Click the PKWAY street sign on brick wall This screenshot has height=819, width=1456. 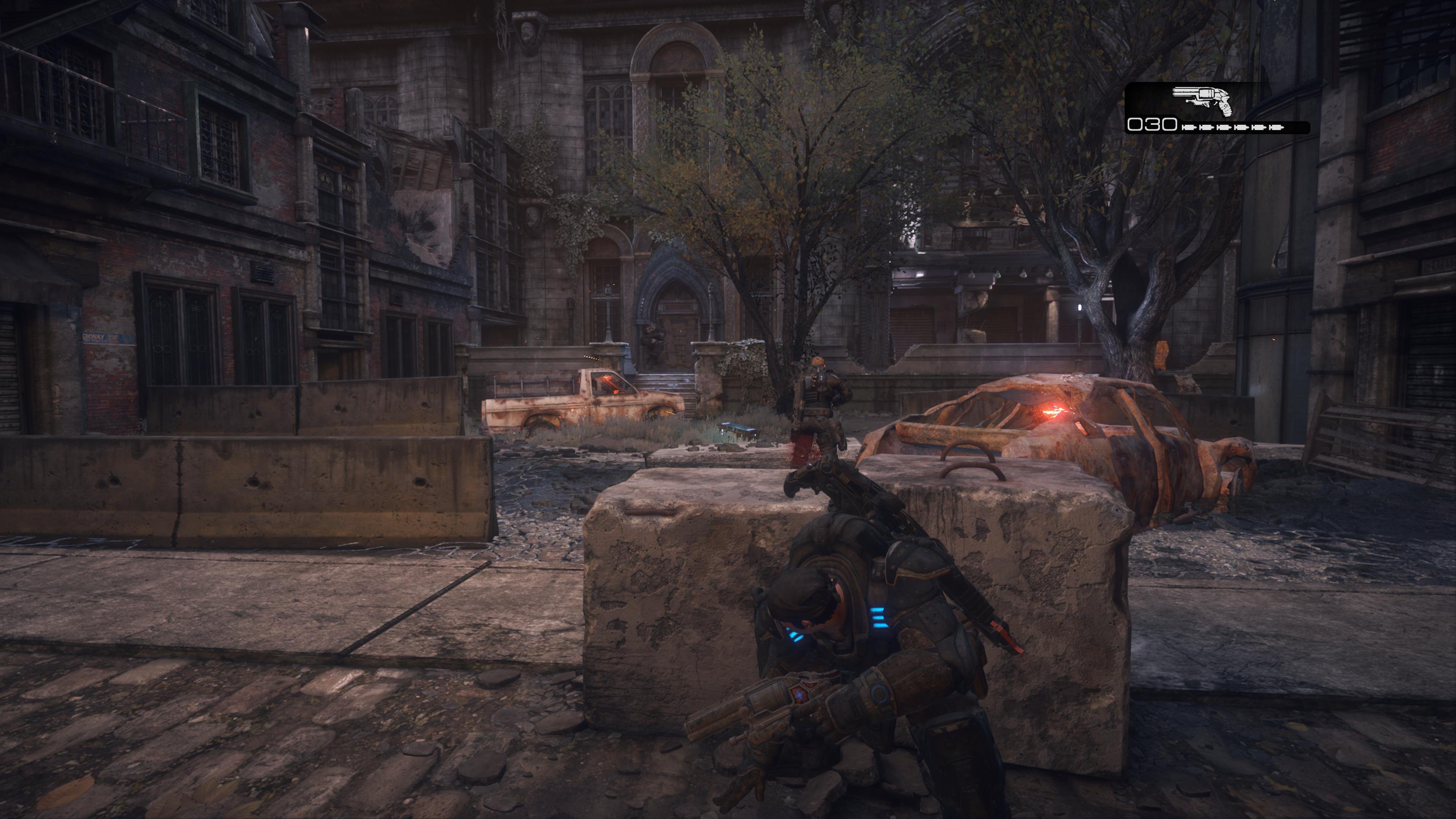point(106,338)
